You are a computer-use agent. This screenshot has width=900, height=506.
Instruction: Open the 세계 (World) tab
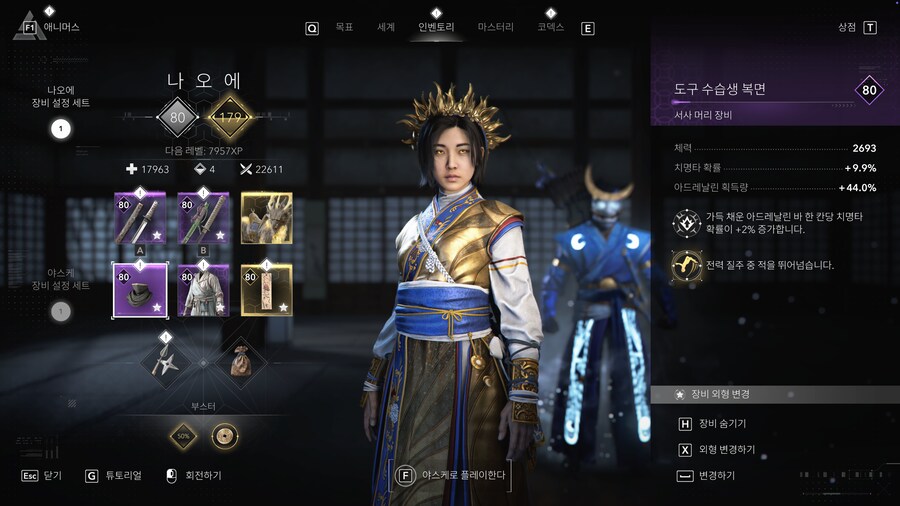click(x=386, y=28)
